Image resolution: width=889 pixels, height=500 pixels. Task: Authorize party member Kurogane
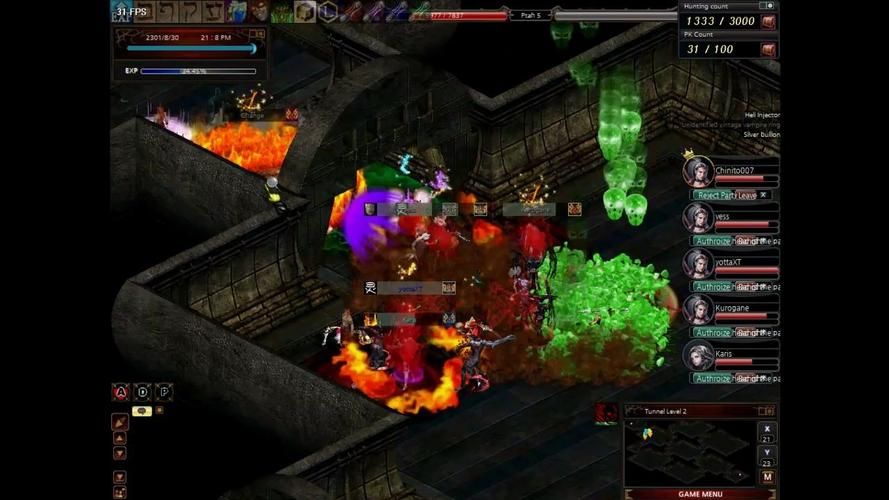[712, 333]
